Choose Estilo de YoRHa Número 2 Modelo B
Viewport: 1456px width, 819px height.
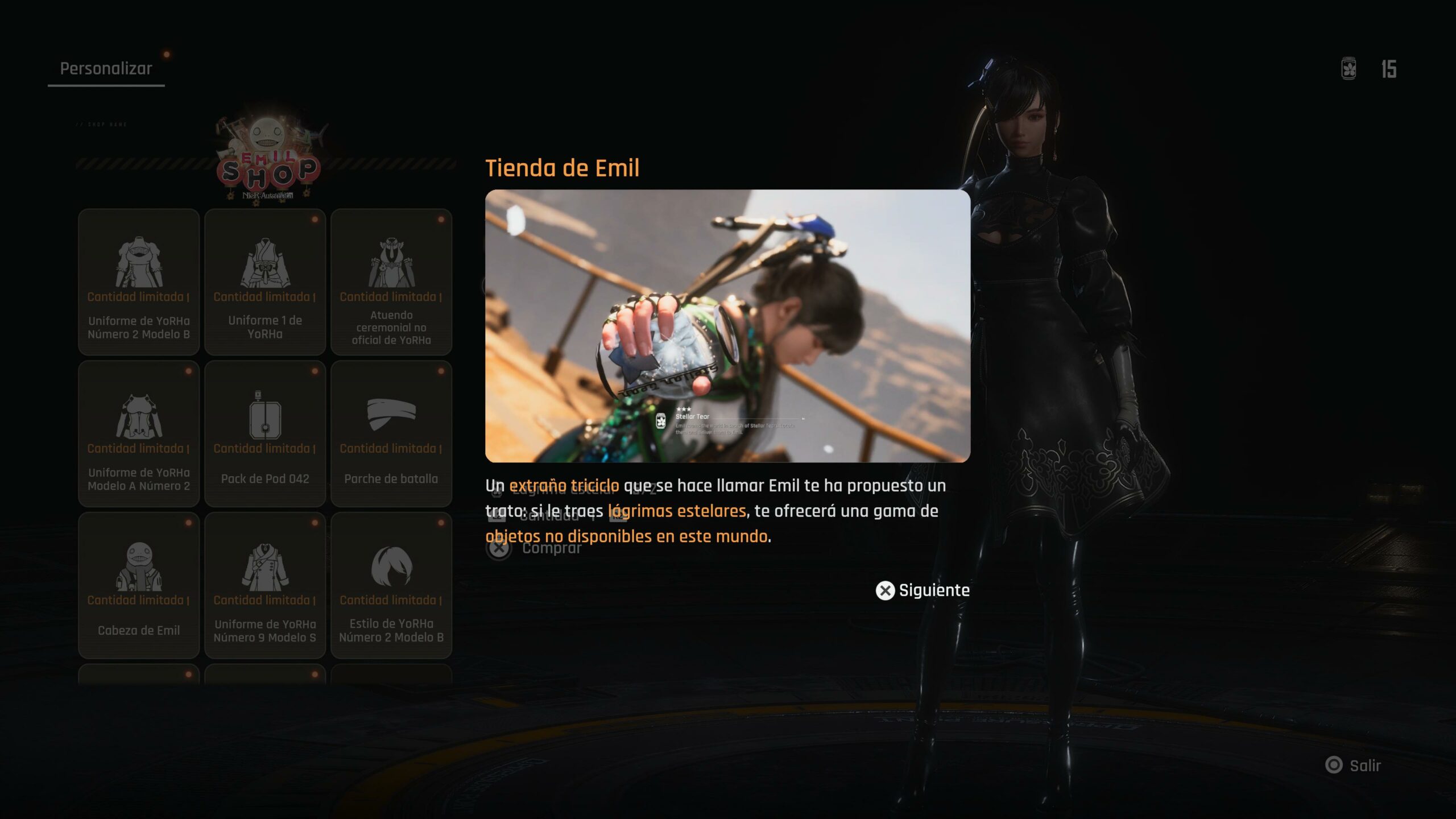391,585
